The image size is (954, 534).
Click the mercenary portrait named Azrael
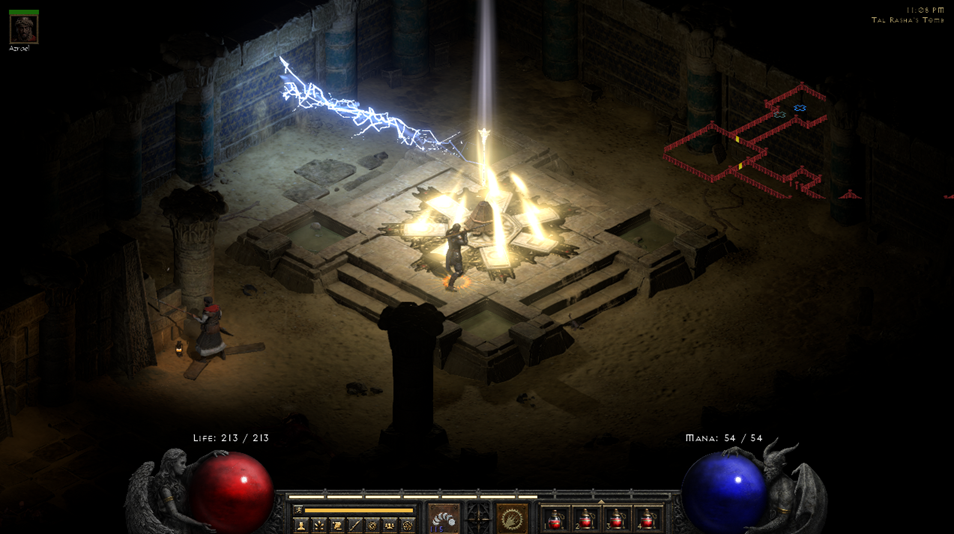click(23, 29)
